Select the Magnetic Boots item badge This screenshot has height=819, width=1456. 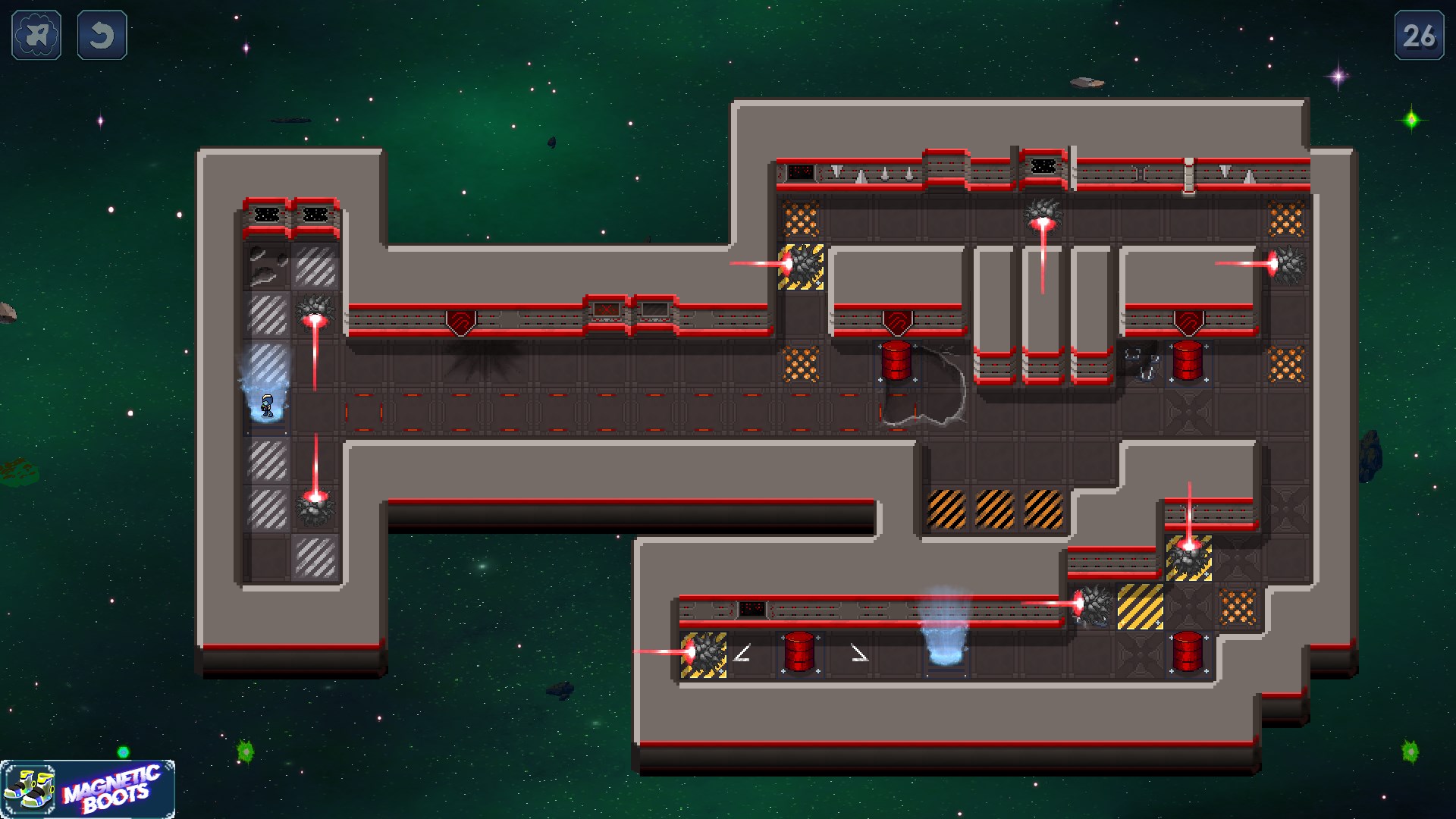click(x=88, y=789)
